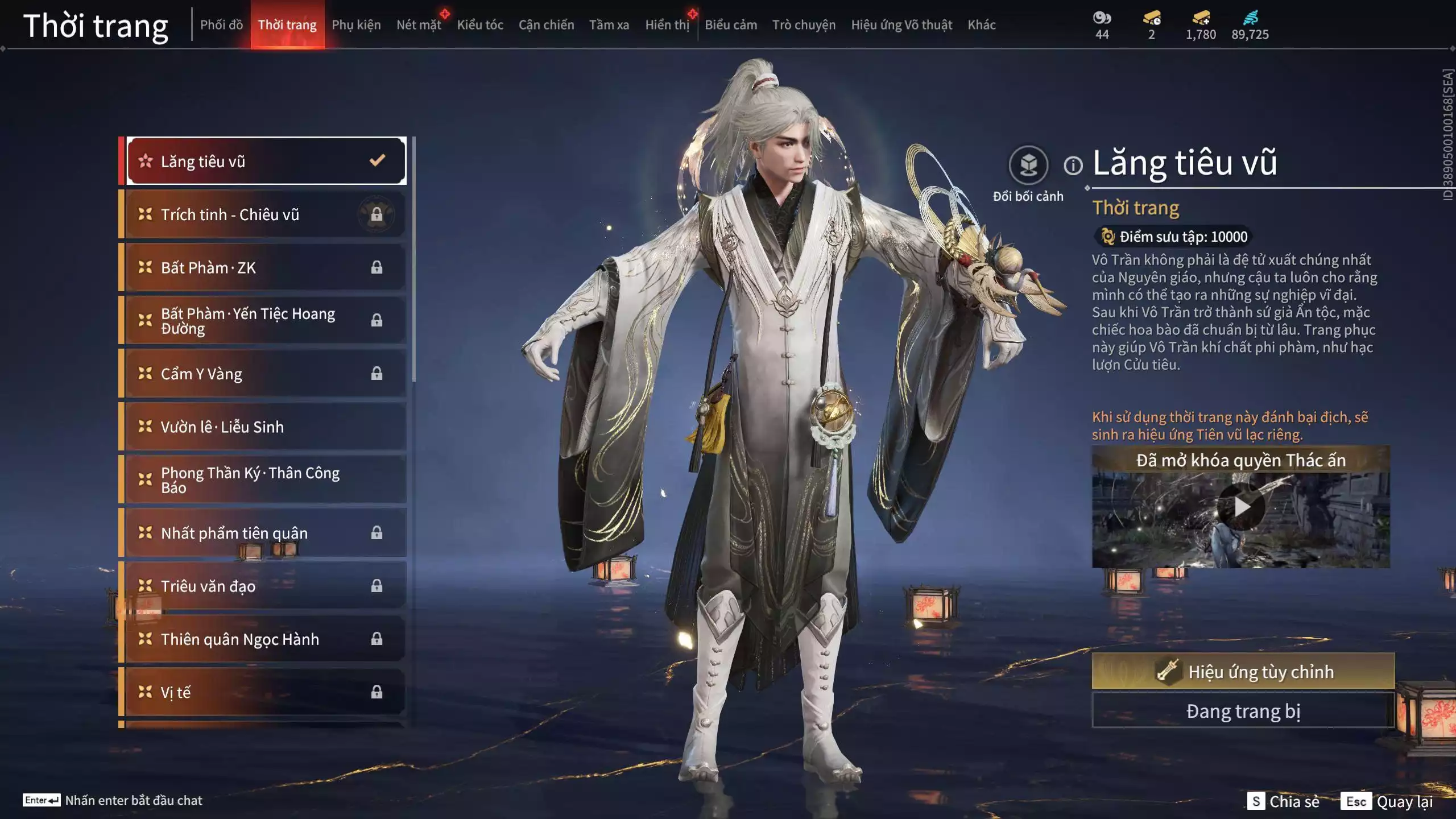Select the Nét mặt tab
This screenshot has width=1456, height=819.
click(419, 25)
